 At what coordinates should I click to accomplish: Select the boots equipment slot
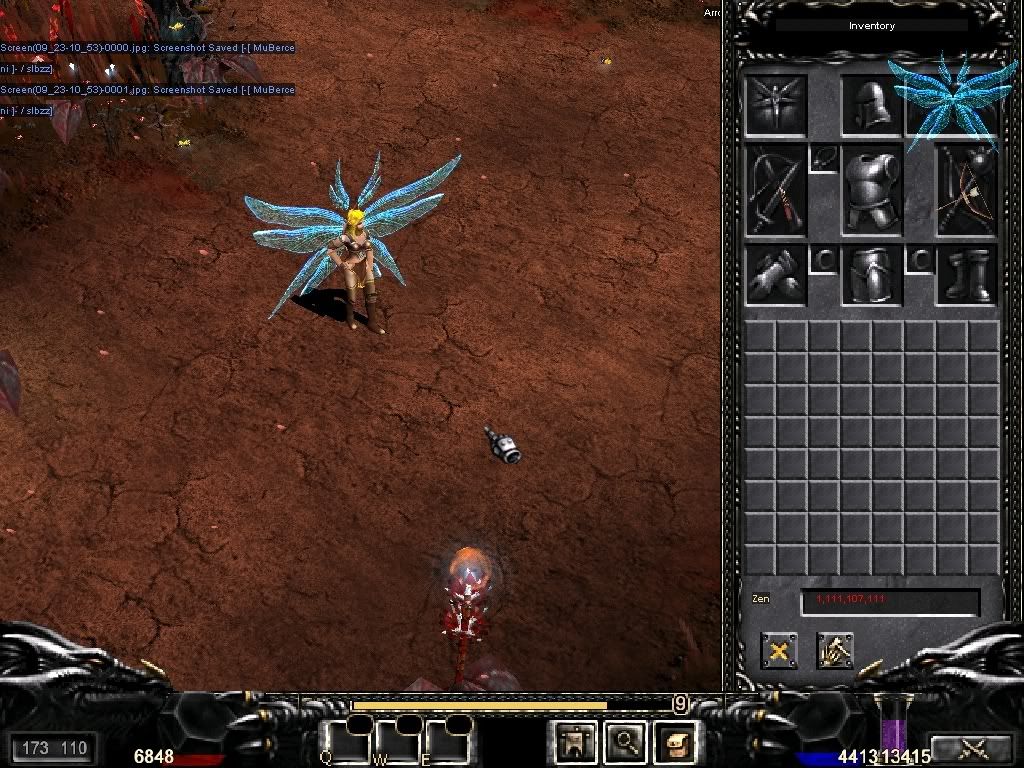tap(967, 275)
